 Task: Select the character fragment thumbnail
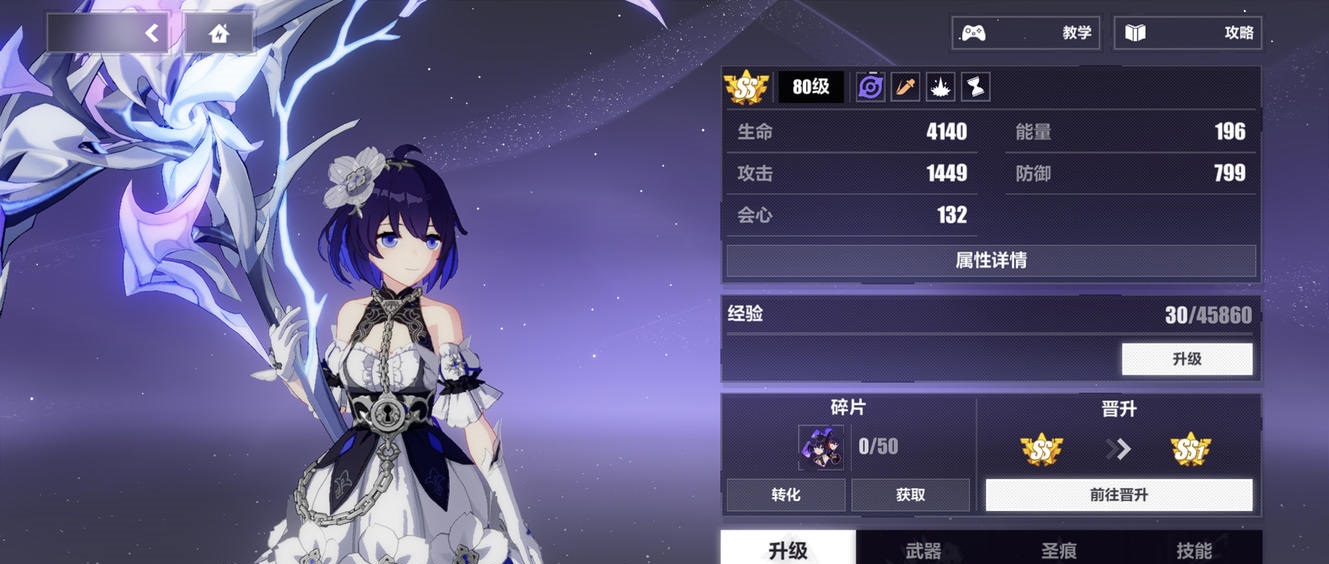pyautogui.click(x=820, y=447)
